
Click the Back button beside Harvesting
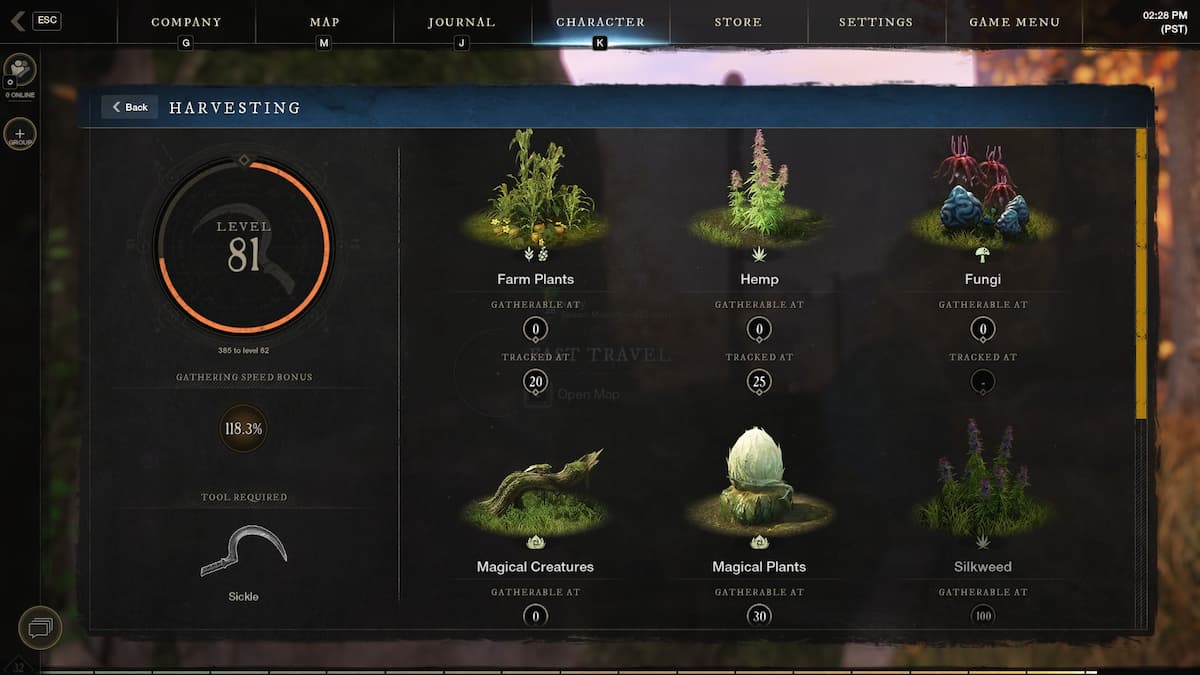point(130,107)
